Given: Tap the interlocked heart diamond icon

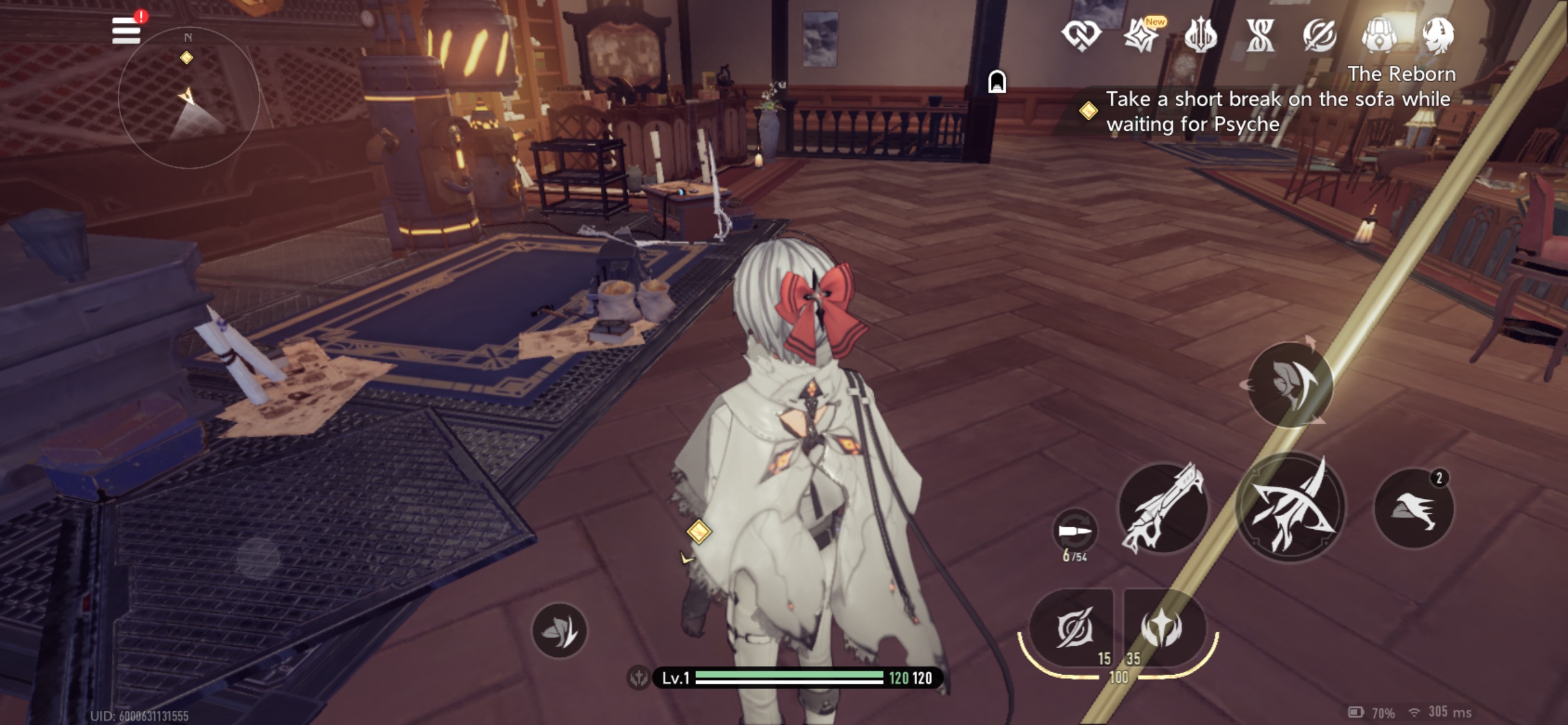Looking at the screenshot, I should click(x=1081, y=35).
